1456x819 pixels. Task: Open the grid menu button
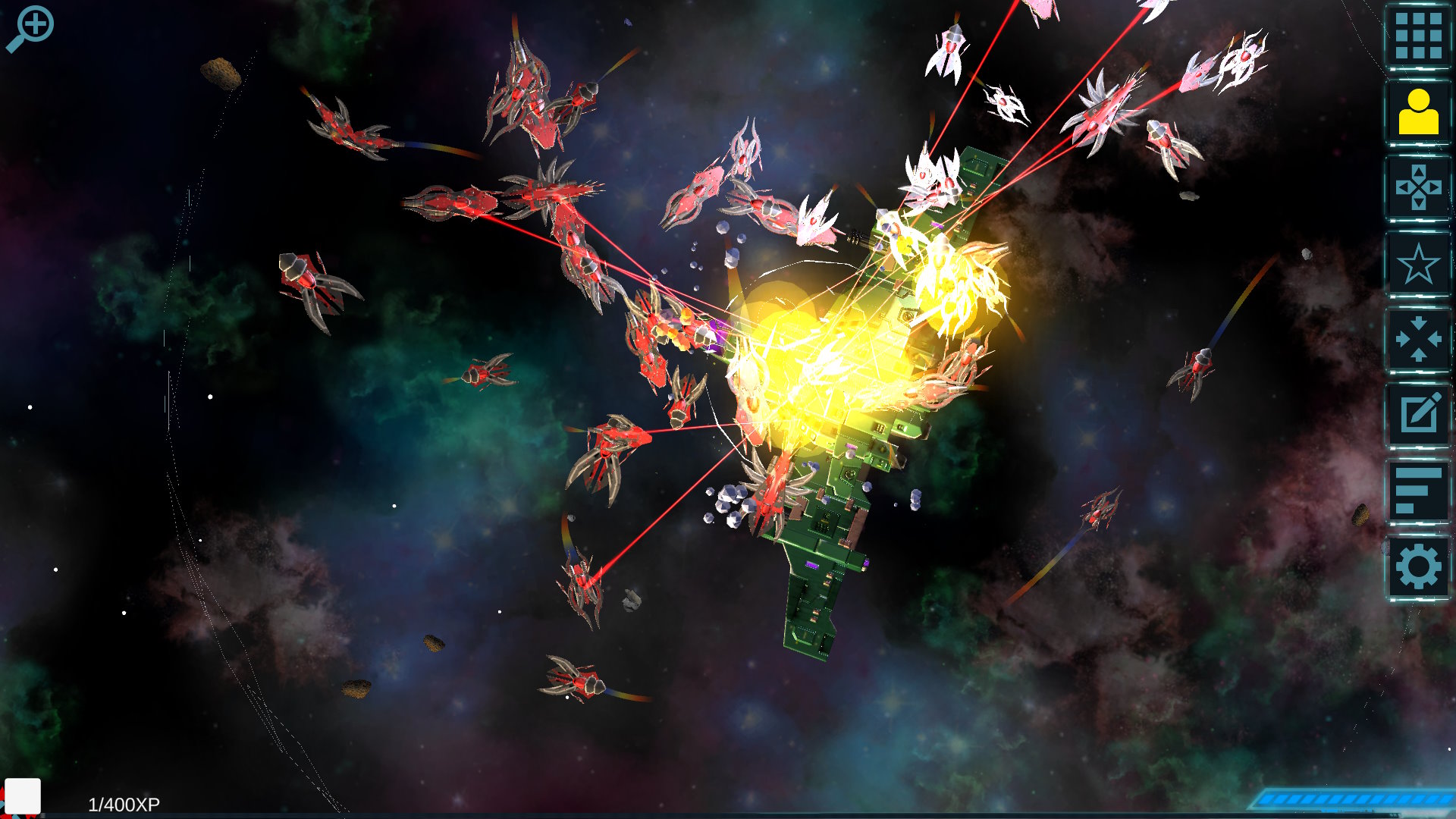tap(1417, 36)
